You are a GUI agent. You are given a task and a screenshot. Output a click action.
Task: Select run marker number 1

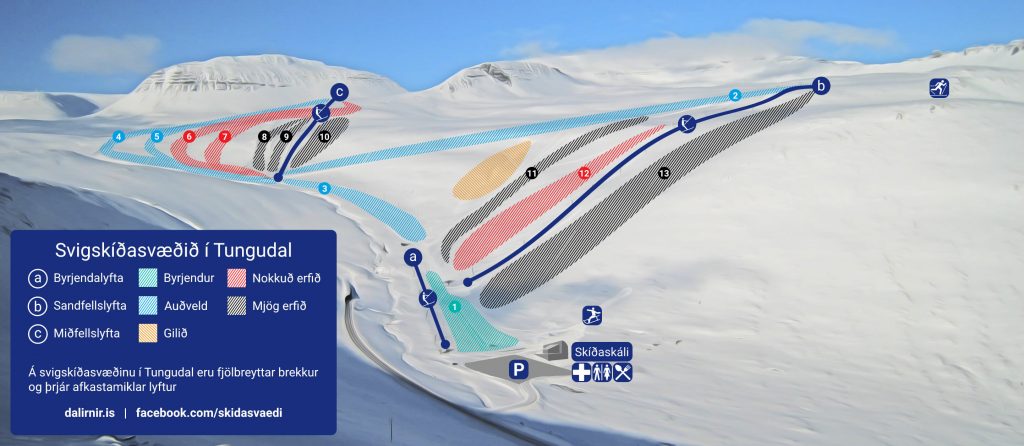click(454, 307)
